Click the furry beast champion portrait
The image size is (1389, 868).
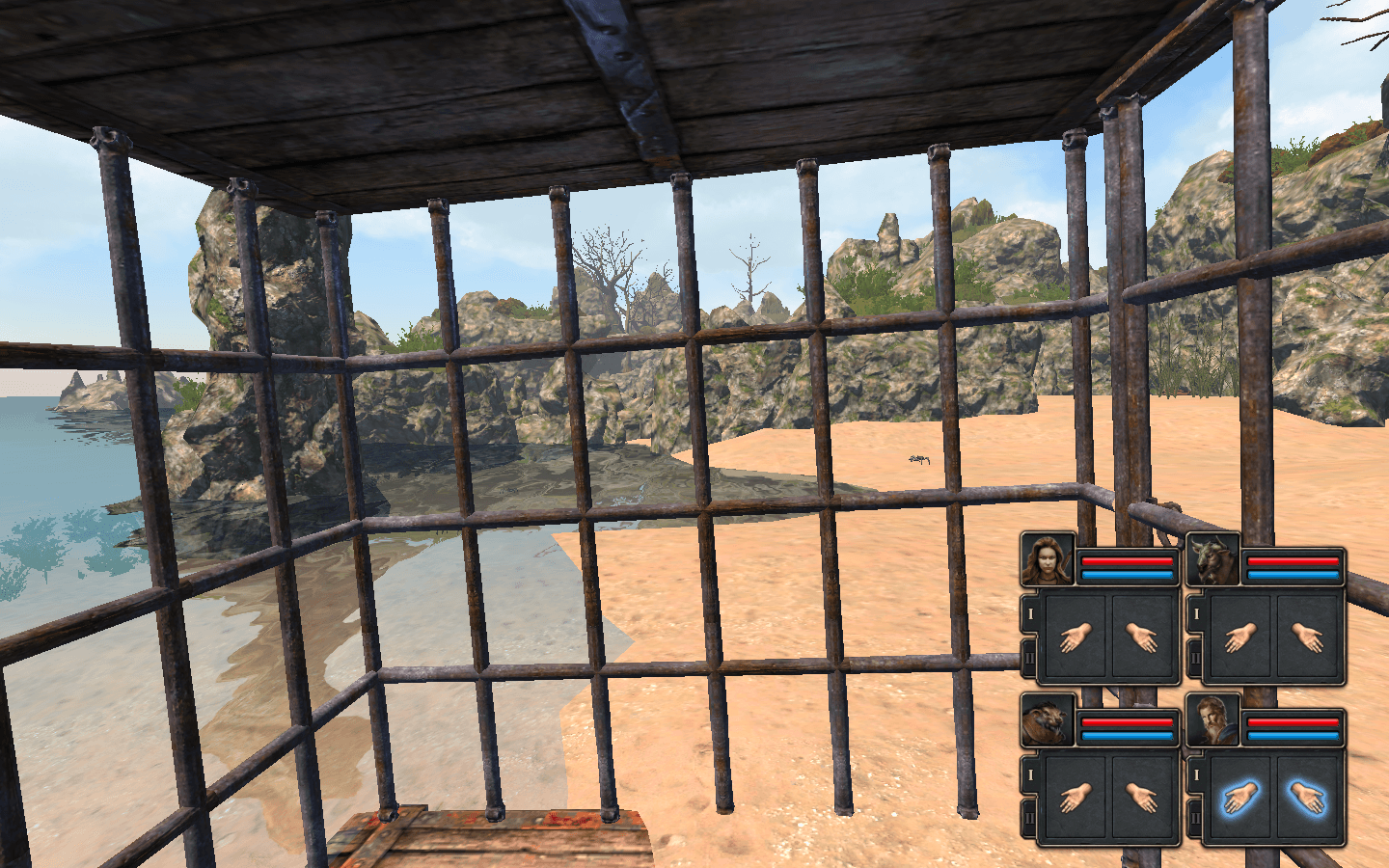click(1048, 719)
